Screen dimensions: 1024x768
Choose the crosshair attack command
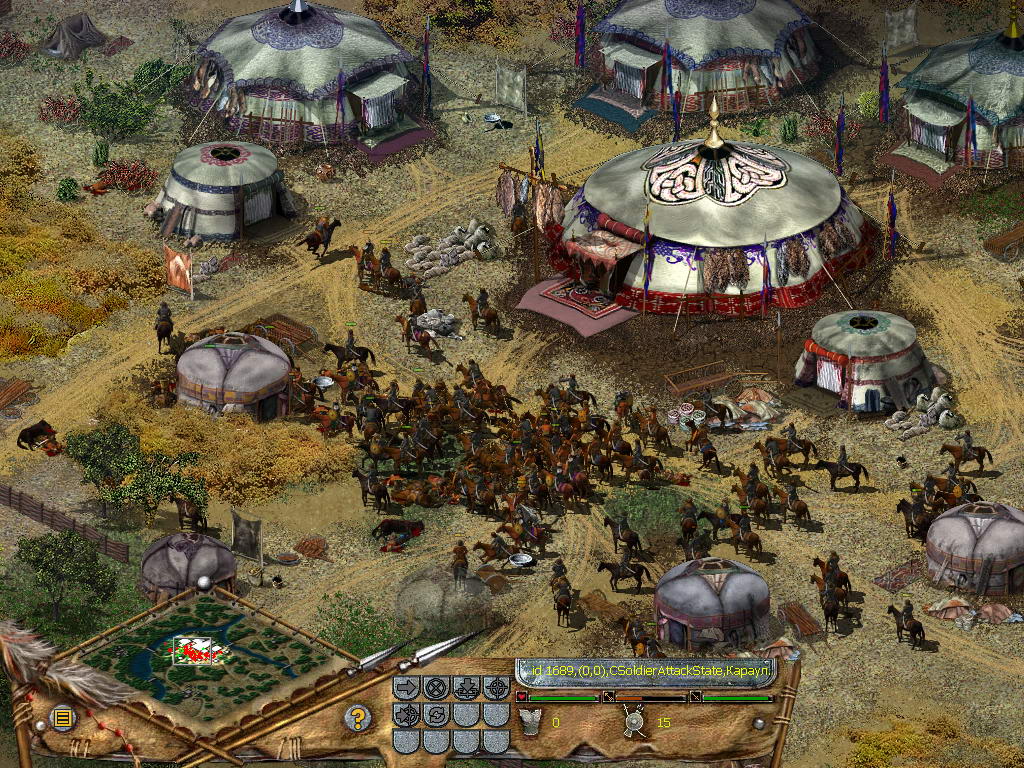(x=496, y=688)
